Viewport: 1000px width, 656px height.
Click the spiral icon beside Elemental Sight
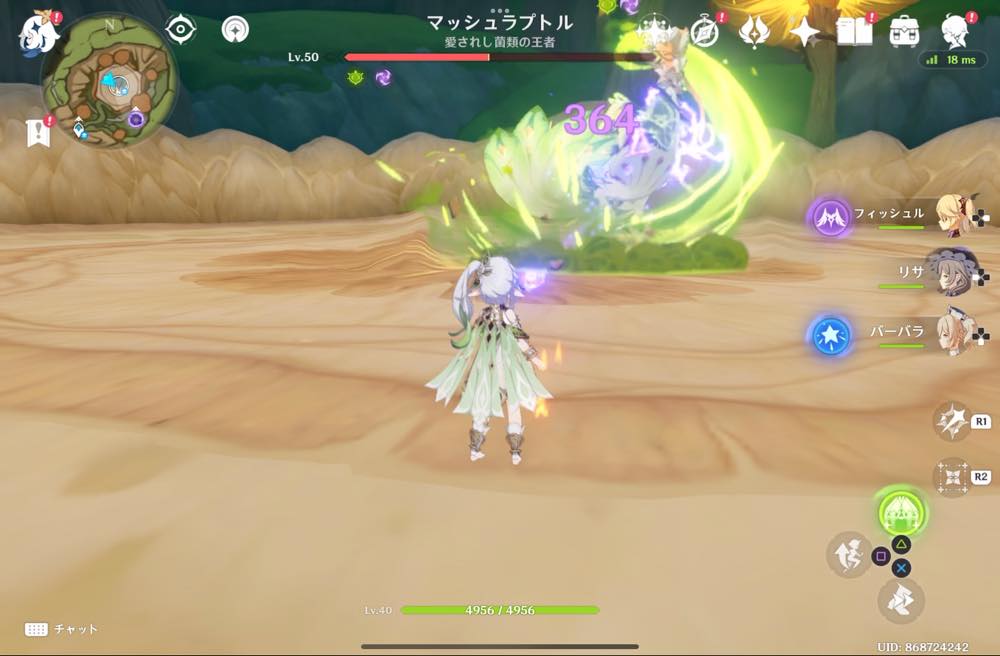click(x=235, y=30)
